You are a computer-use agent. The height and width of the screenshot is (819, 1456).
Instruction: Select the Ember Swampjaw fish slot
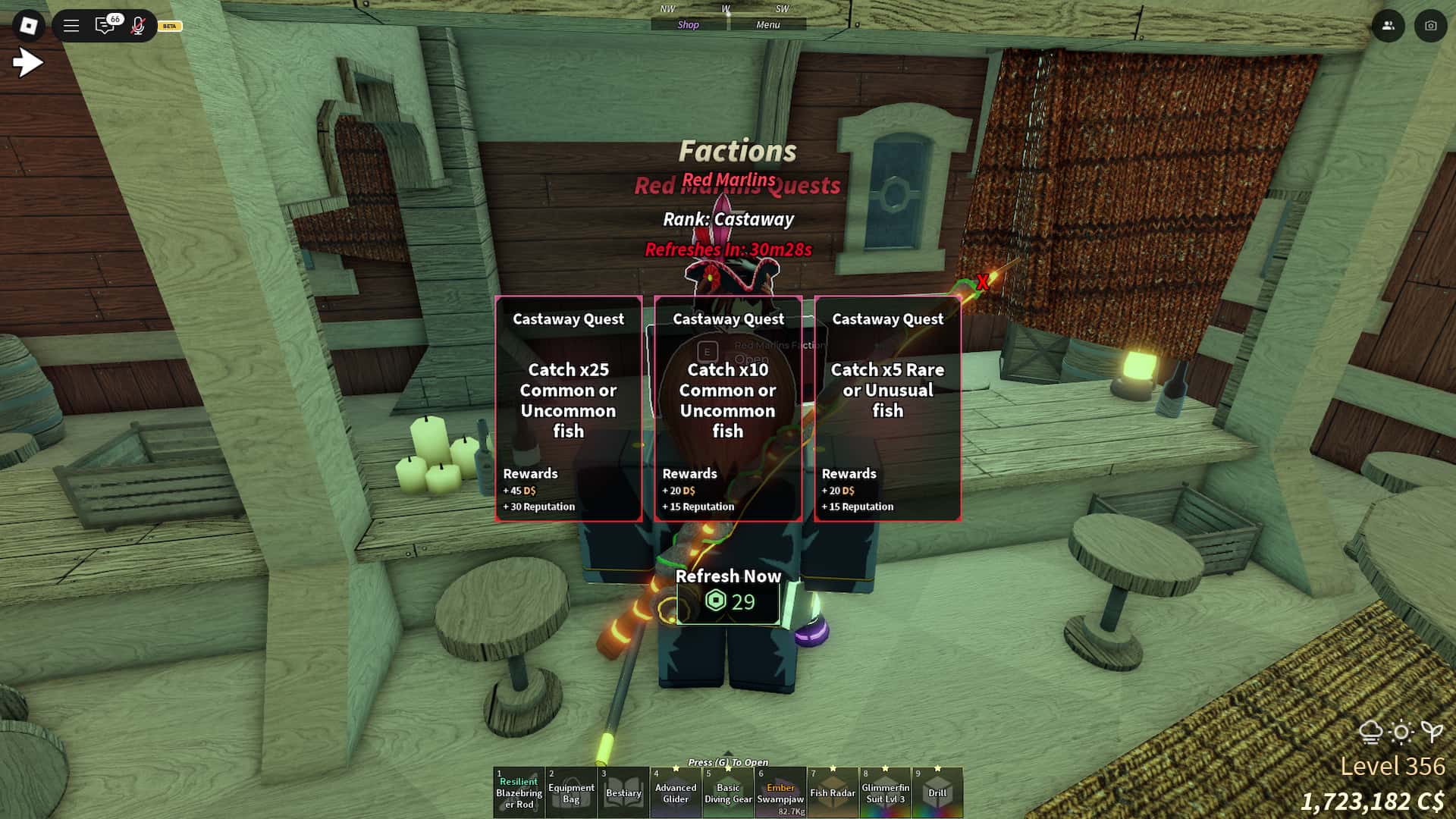(x=780, y=792)
